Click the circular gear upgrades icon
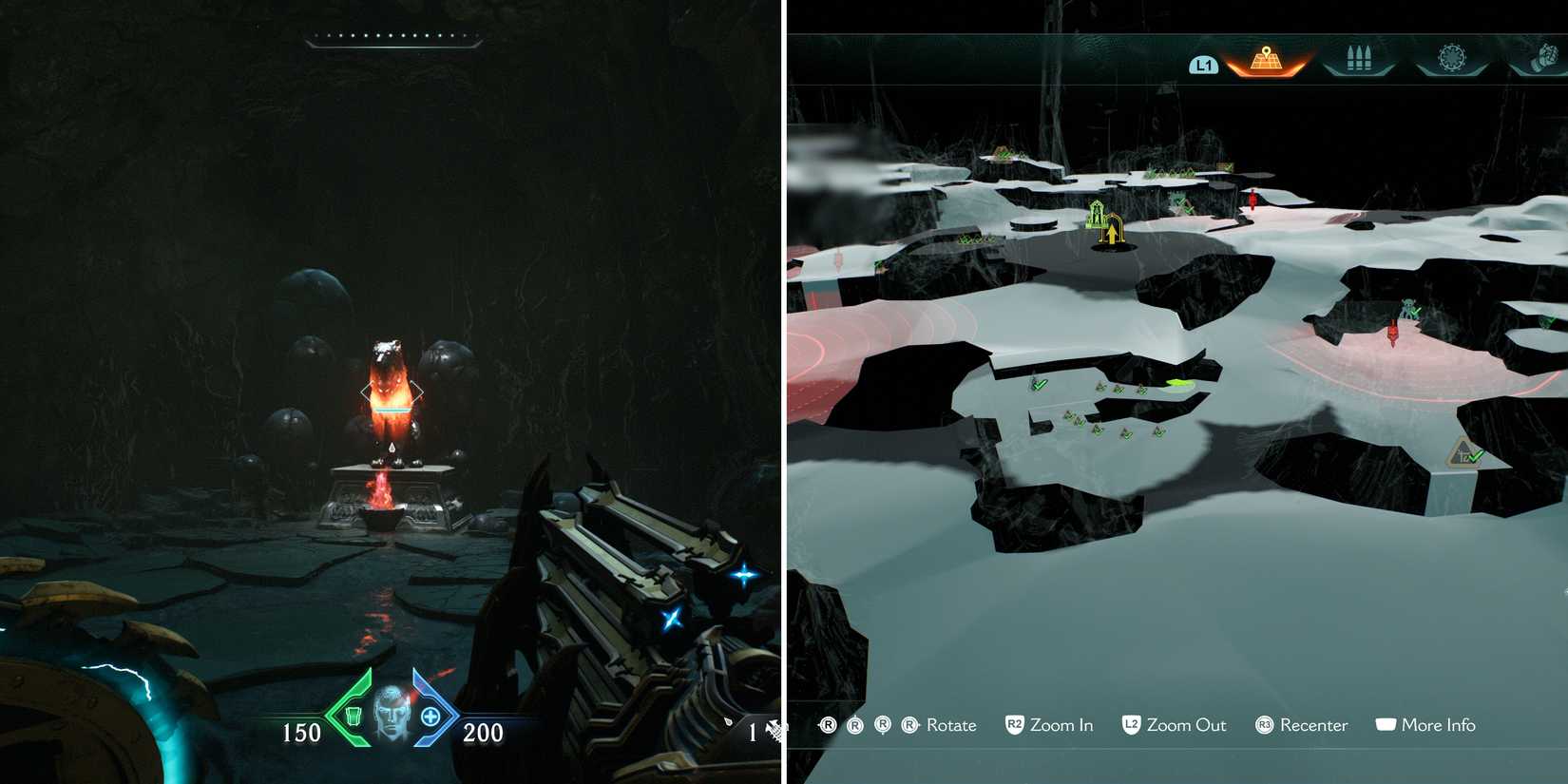This screenshot has width=1568, height=784. [1452, 57]
